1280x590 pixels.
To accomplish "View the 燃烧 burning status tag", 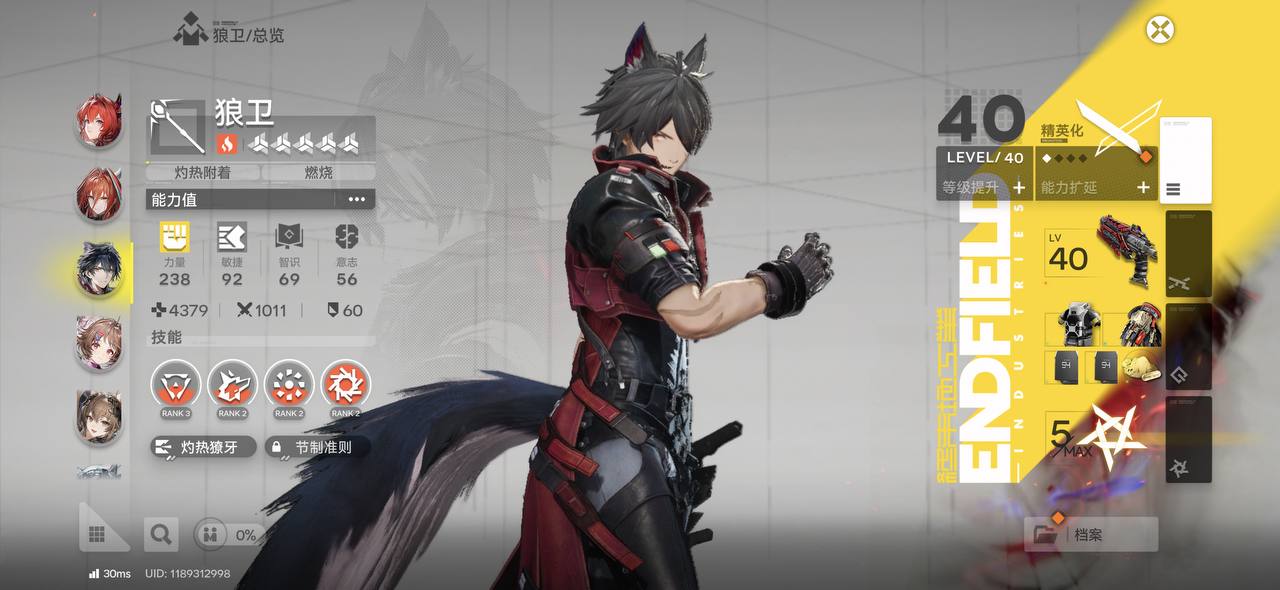I will click(x=318, y=172).
